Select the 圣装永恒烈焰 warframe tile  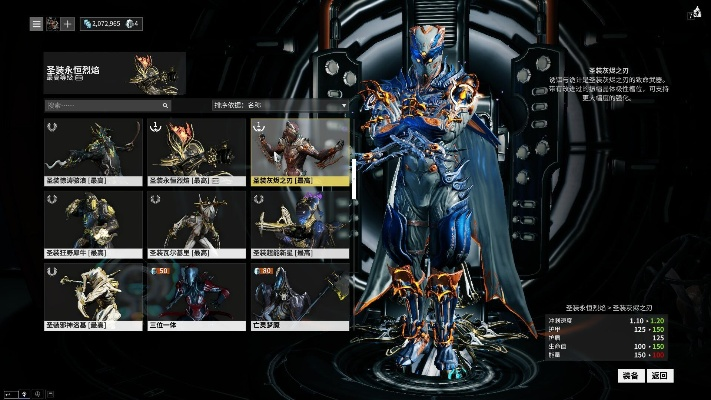197,152
